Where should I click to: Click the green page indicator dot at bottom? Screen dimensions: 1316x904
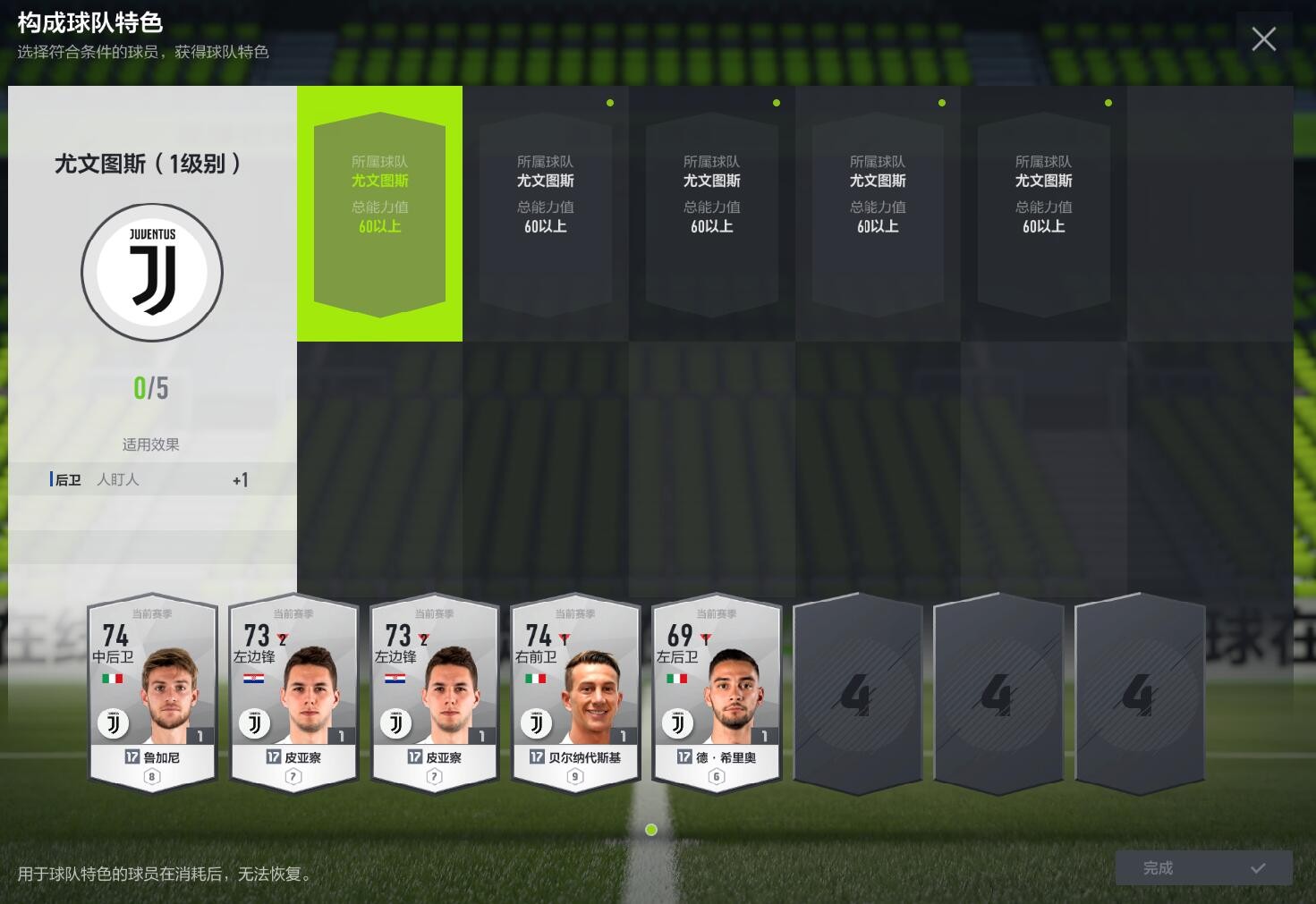(x=651, y=830)
